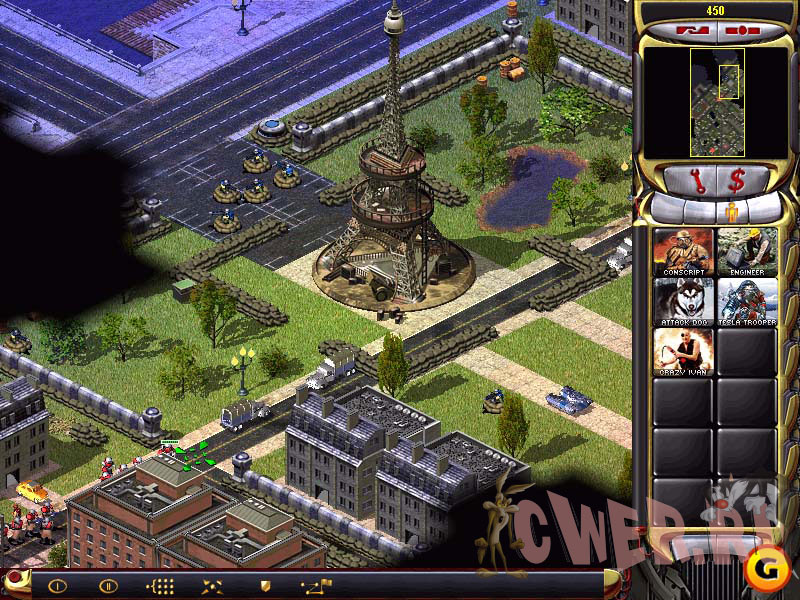Open the right red-icon button above the radar
The image size is (800, 600).
click(x=741, y=29)
